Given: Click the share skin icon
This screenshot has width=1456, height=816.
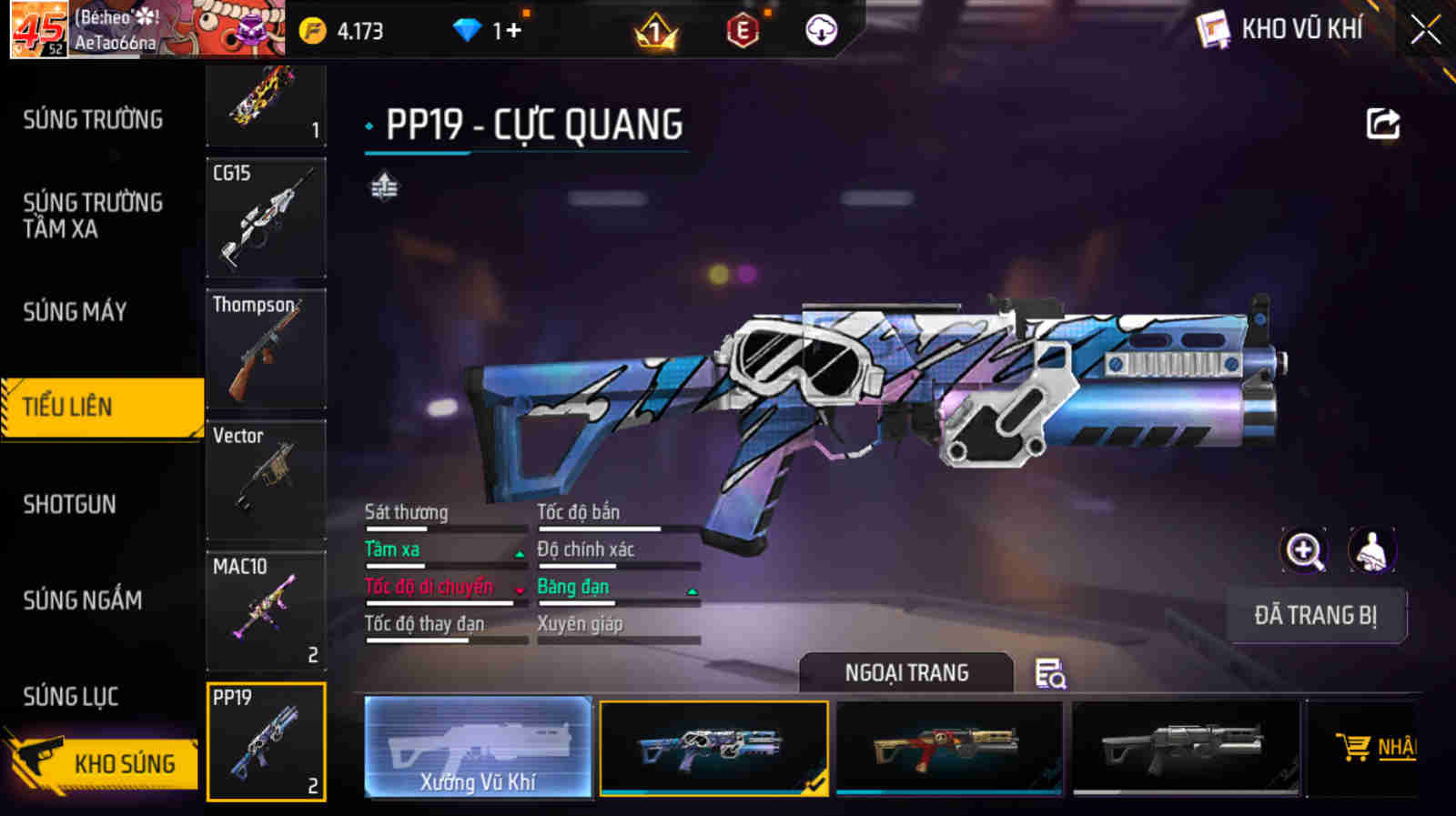Looking at the screenshot, I should click(x=1381, y=124).
